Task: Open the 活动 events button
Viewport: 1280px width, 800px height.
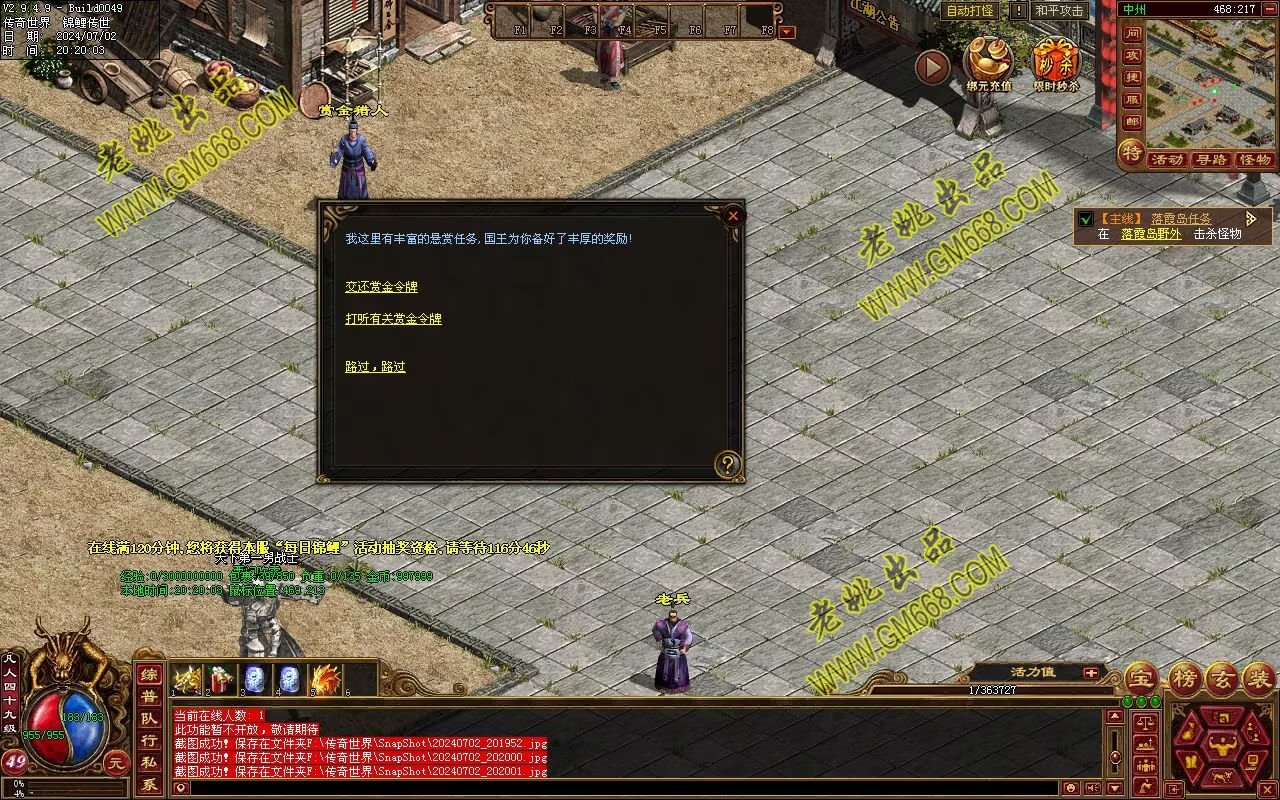Action: click(1166, 160)
